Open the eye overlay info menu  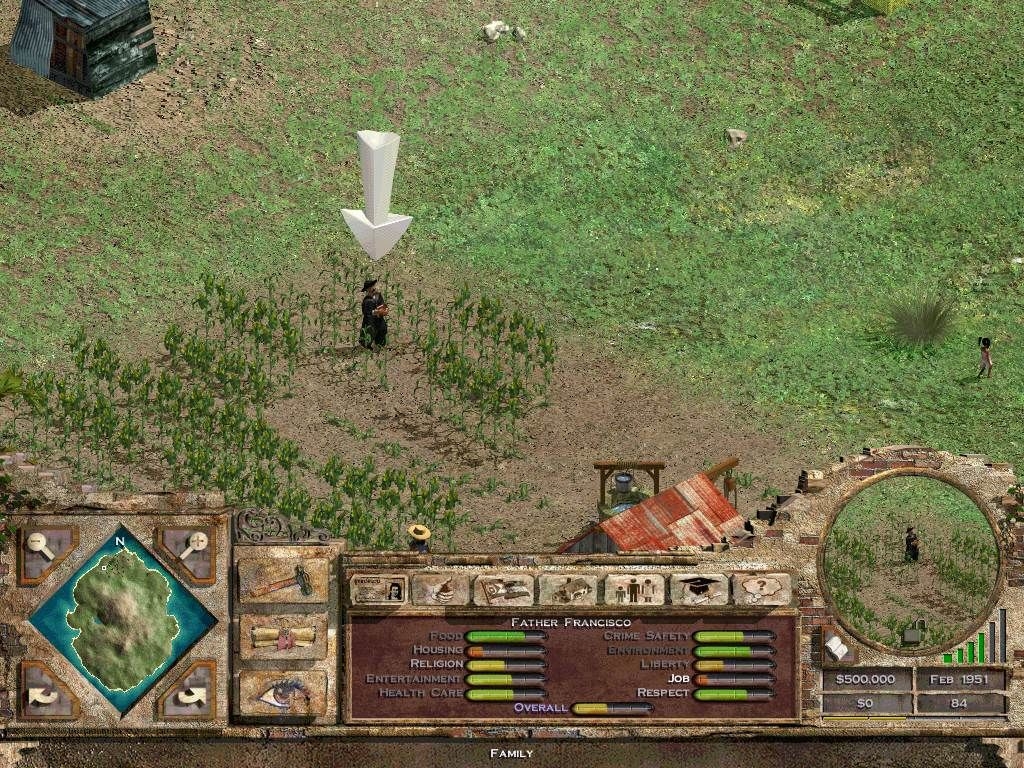click(283, 692)
